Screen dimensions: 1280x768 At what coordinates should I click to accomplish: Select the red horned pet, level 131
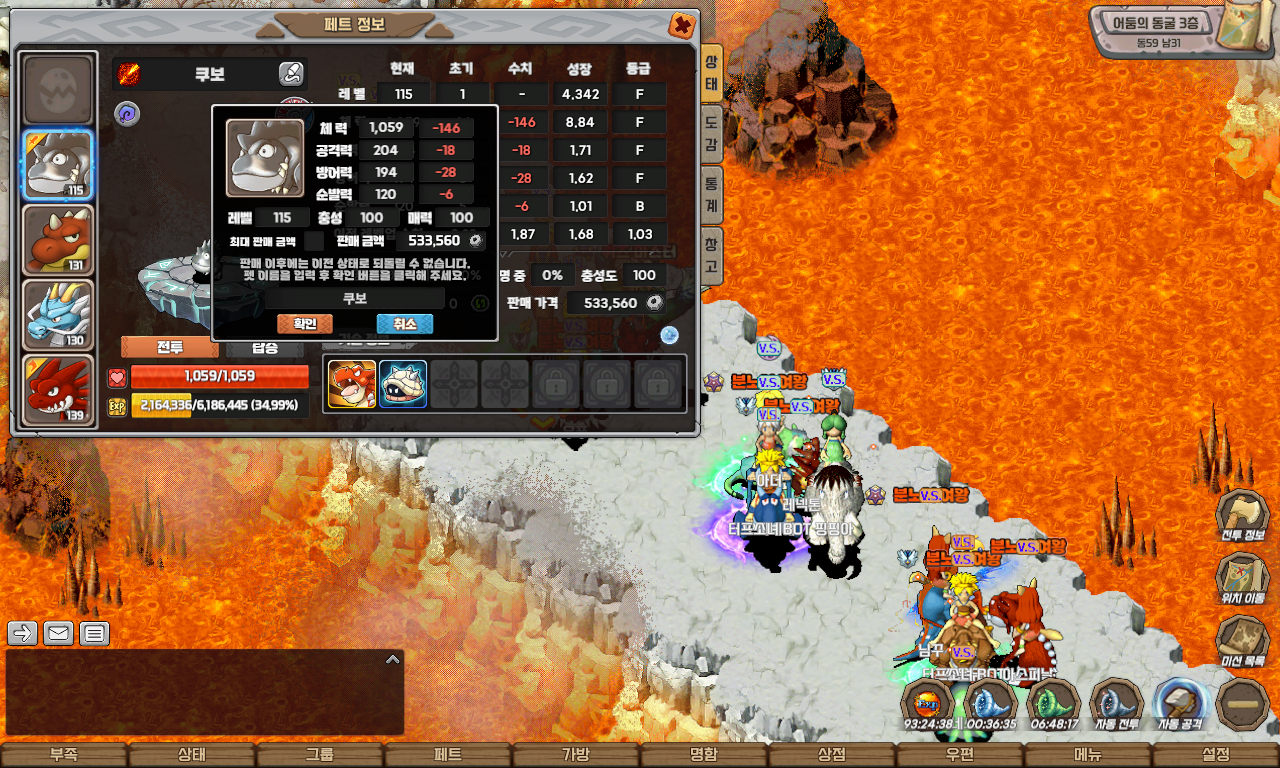tap(58, 240)
